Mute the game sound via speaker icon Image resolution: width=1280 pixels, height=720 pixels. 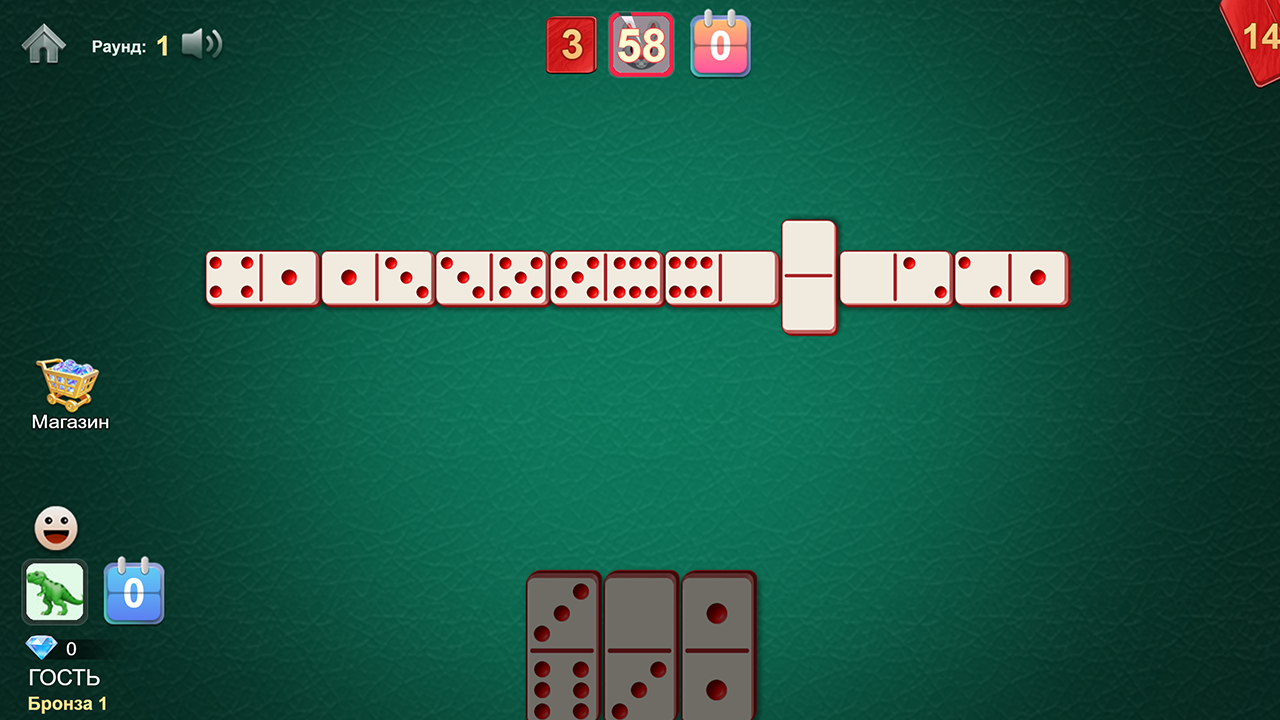coord(200,44)
